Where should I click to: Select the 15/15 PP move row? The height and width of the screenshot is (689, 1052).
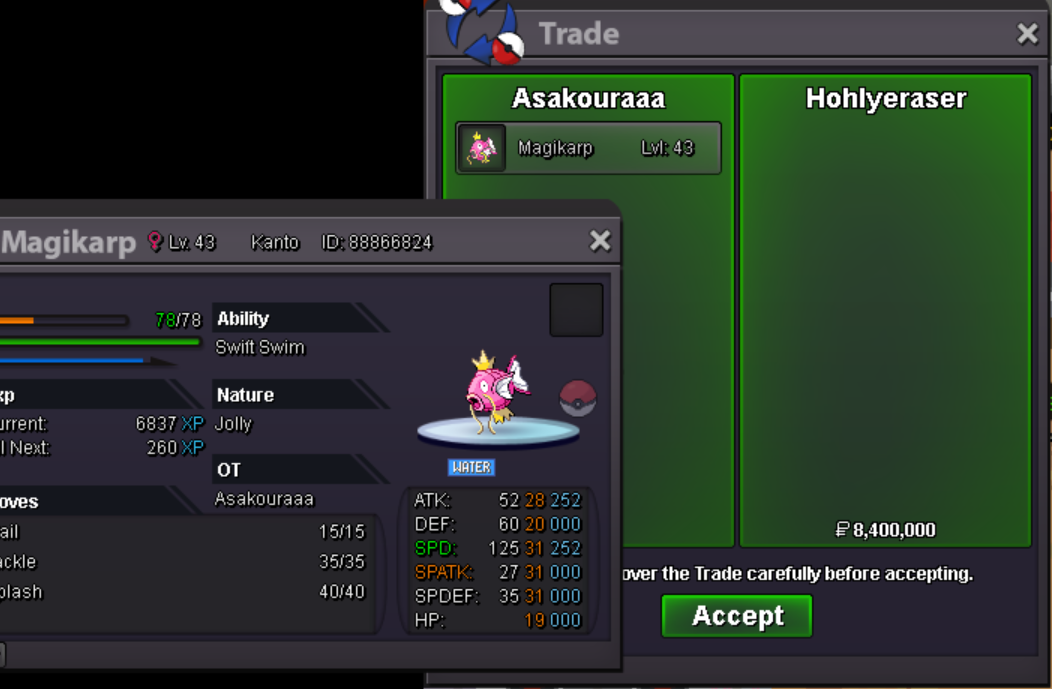[185, 532]
